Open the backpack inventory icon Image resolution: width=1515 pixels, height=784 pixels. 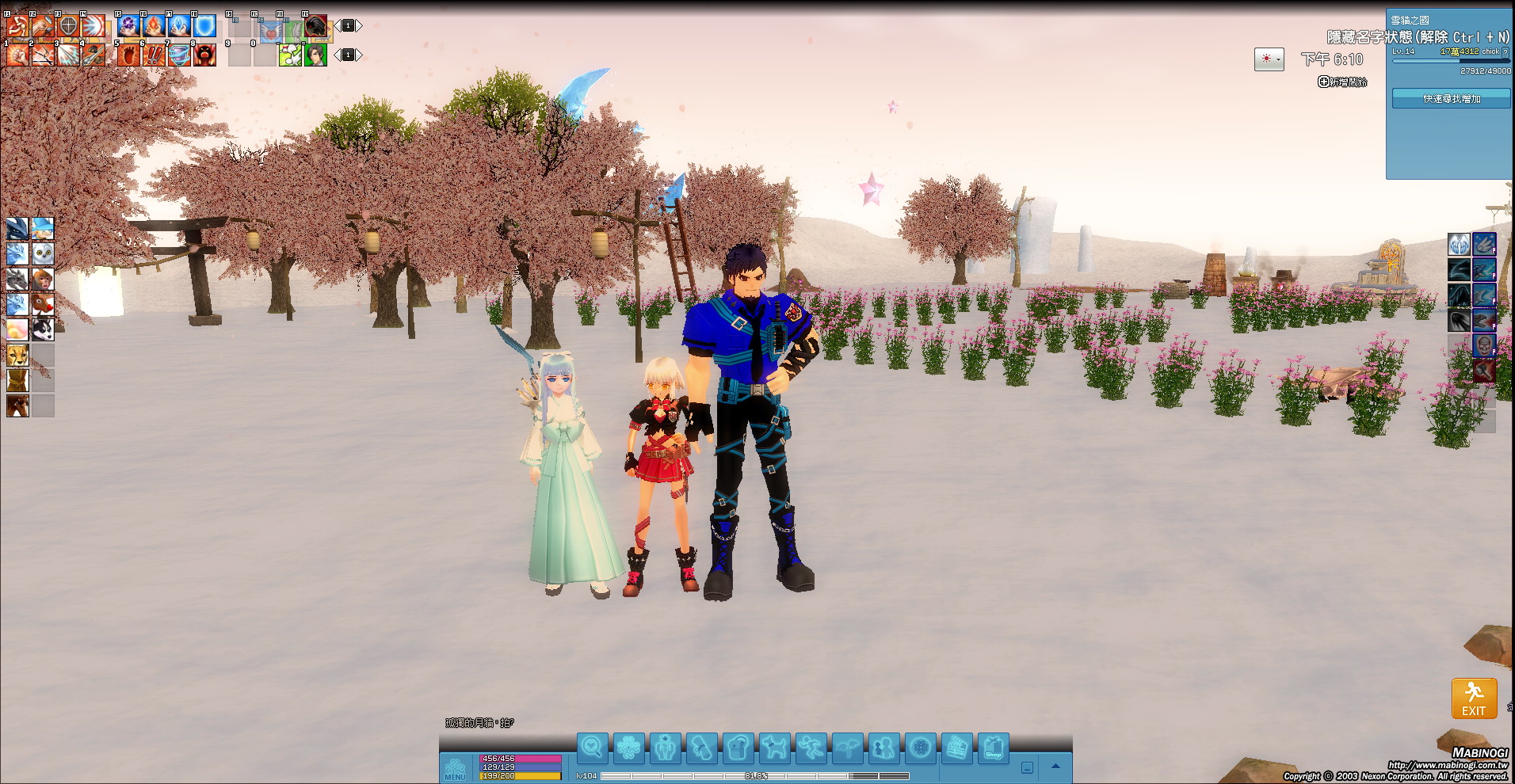tap(738, 748)
